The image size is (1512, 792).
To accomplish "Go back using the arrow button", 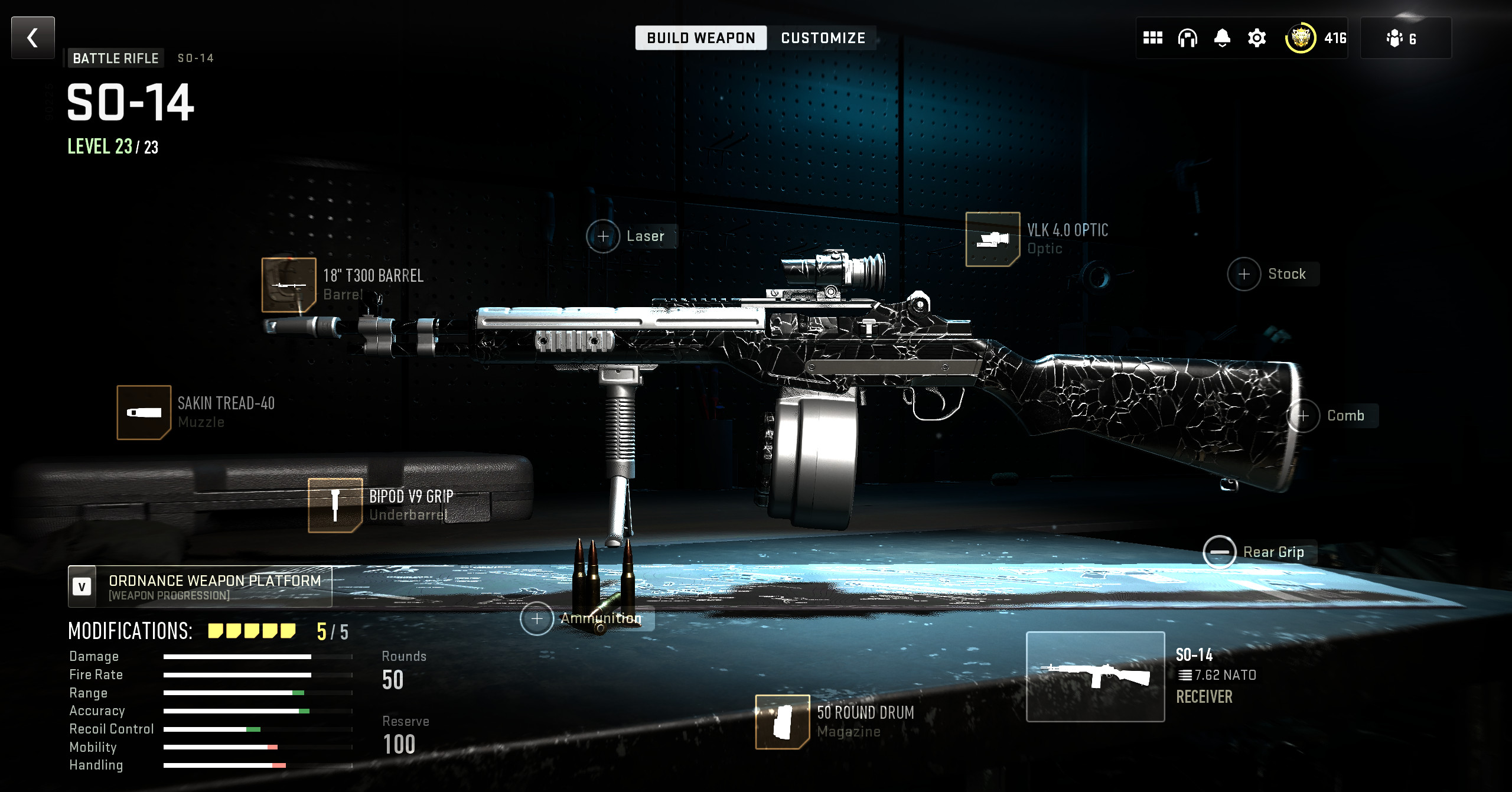I will point(33,38).
